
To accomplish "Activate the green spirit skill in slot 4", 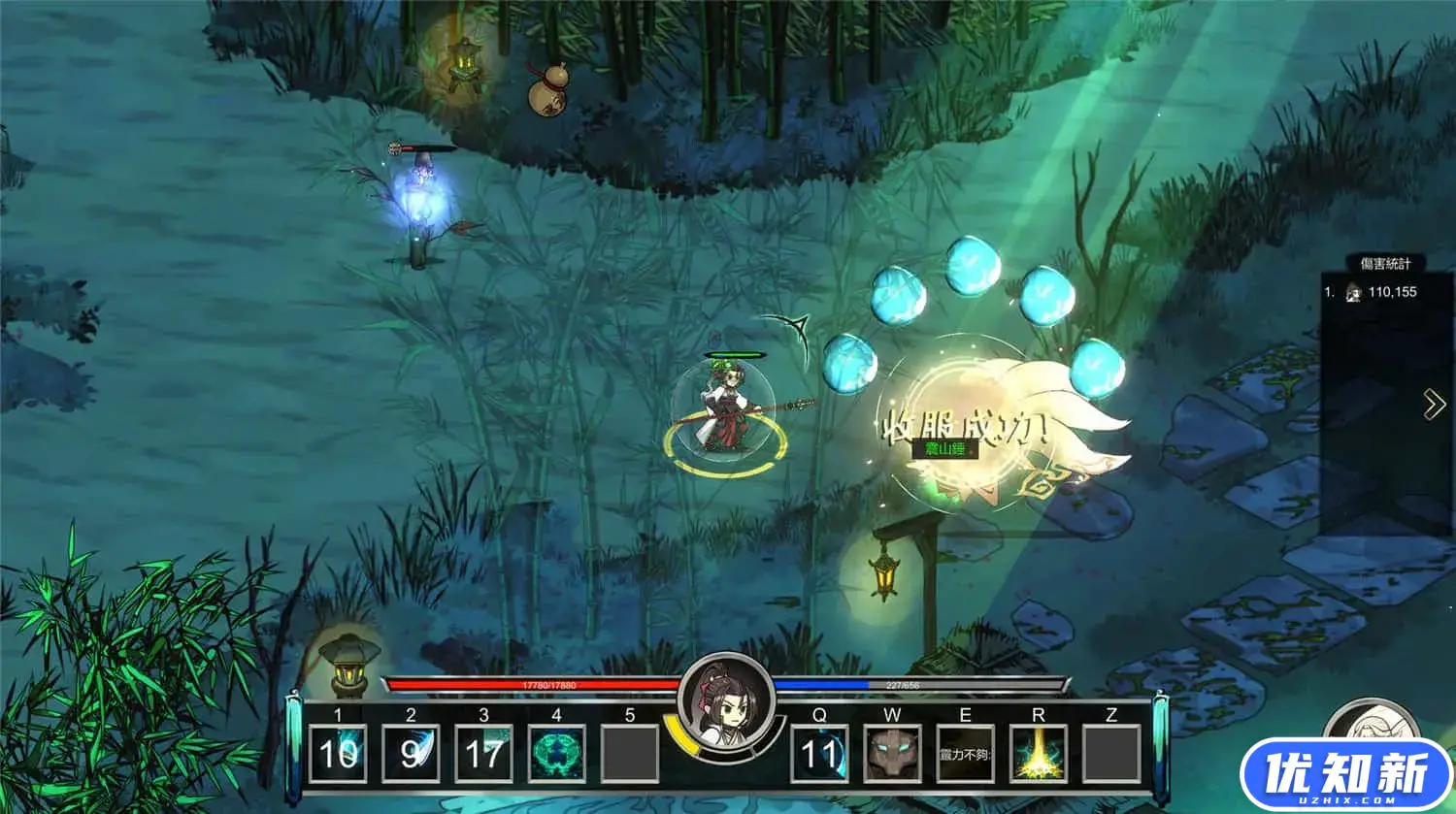I will tap(556, 753).
